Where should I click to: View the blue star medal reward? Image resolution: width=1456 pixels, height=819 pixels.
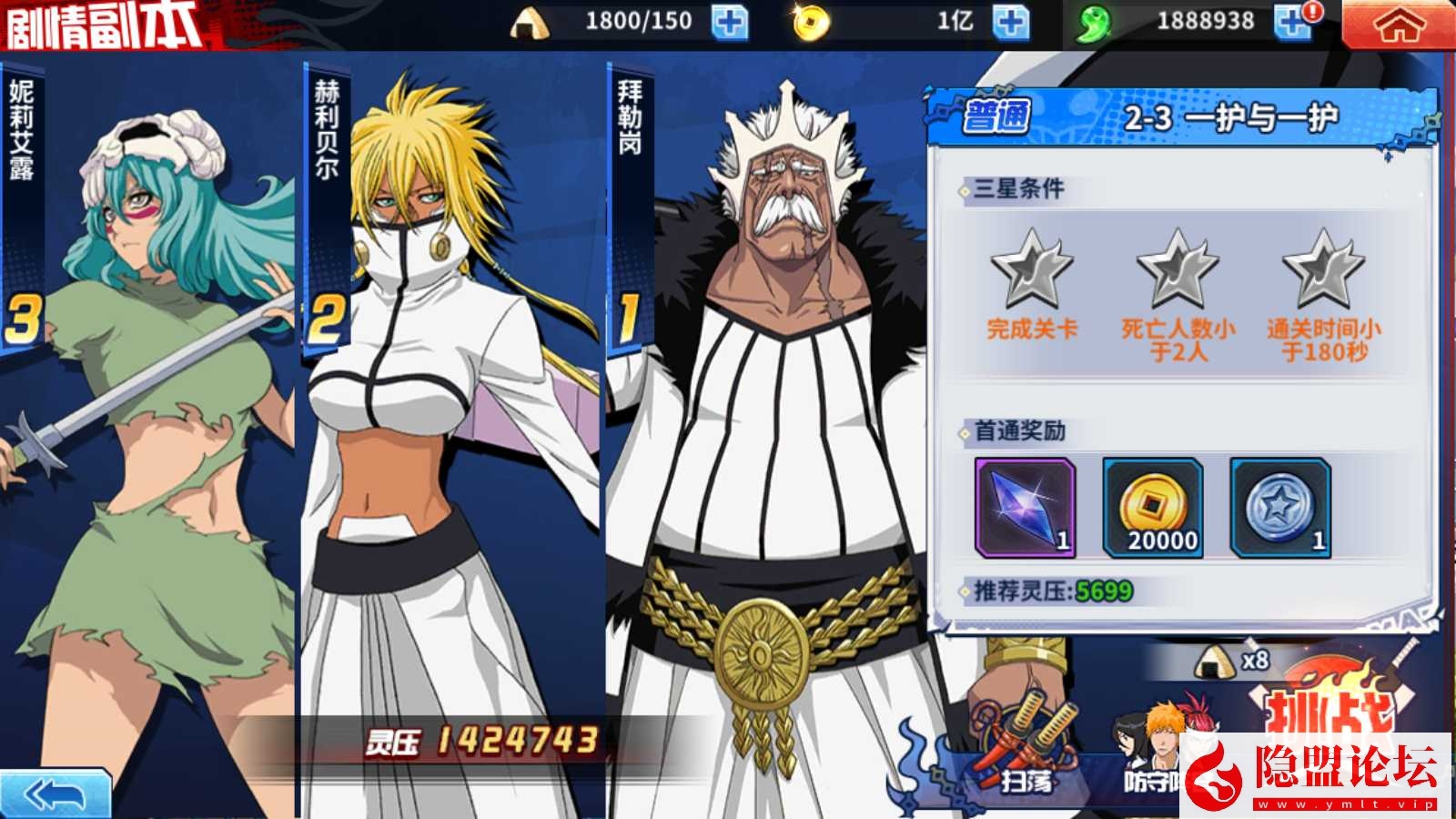pos(1280,507)
